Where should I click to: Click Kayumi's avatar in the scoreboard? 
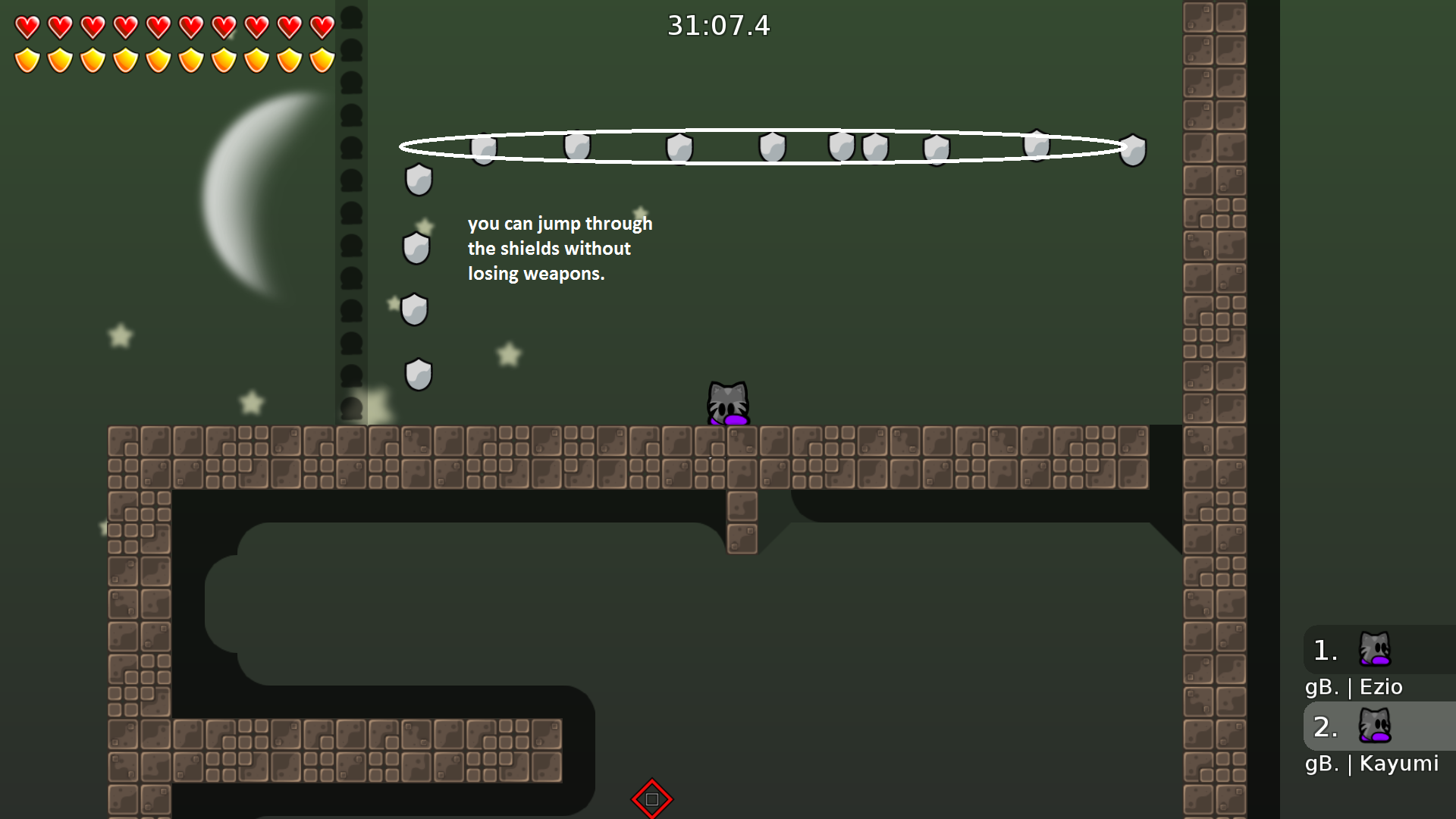tap(1376, 726)
